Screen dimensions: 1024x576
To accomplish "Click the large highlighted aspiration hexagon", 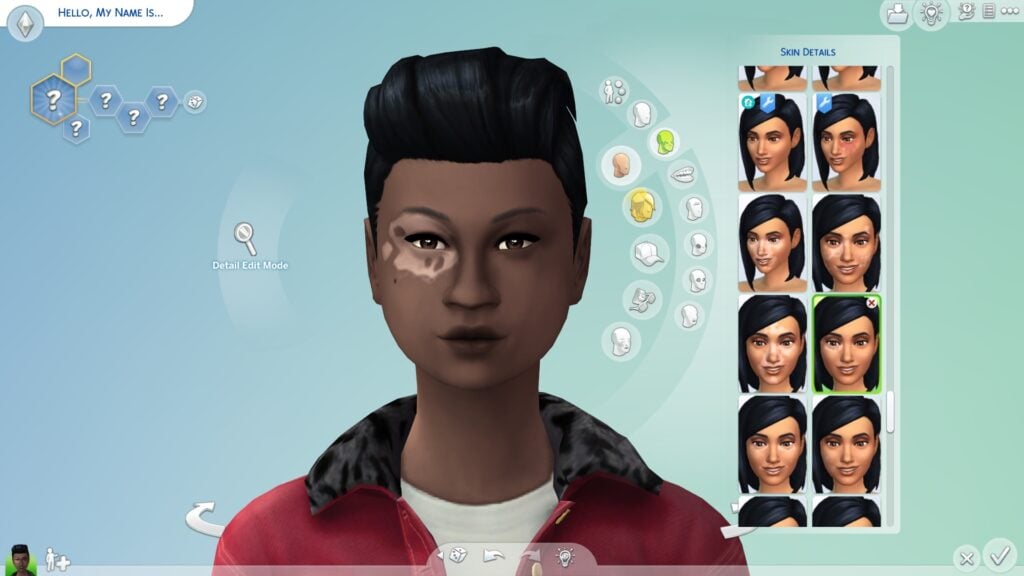I will [x=53, y=99].
